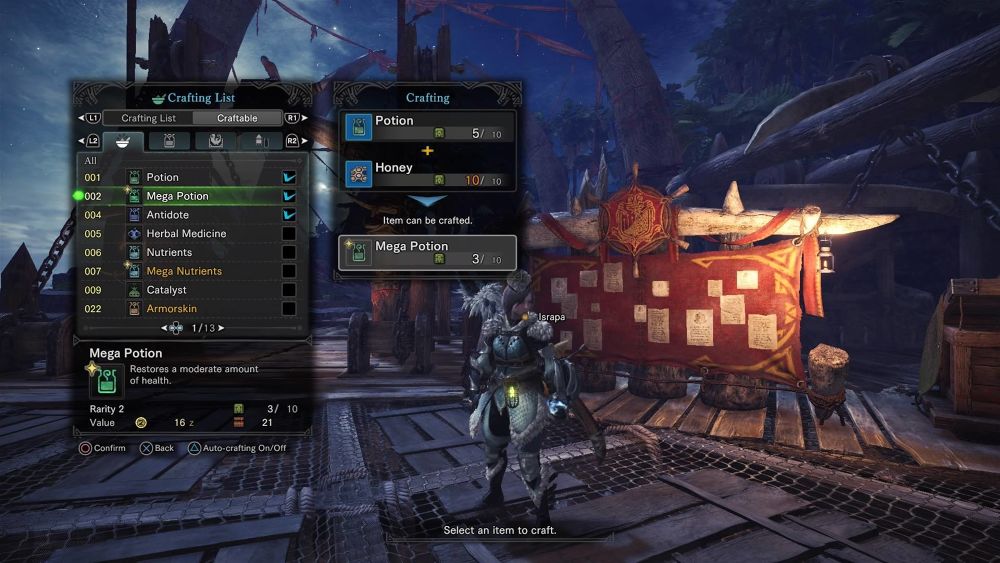Select Potion in the crafting list
Image resolution: width=1000 pixels, height=563 pixels.
tap(163, 177)
